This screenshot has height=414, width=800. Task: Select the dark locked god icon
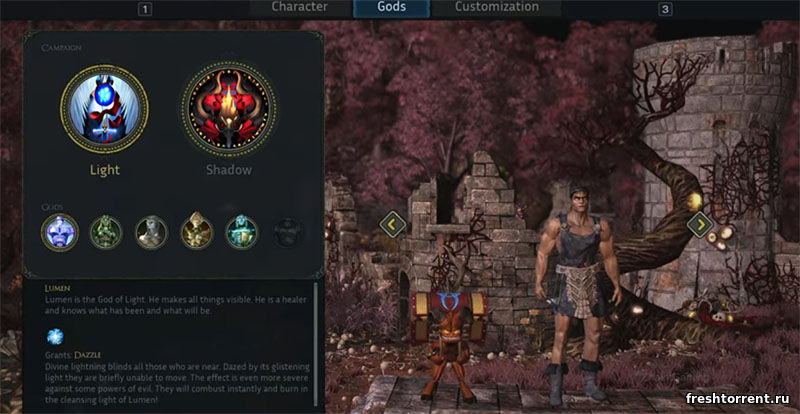[288, 232]
